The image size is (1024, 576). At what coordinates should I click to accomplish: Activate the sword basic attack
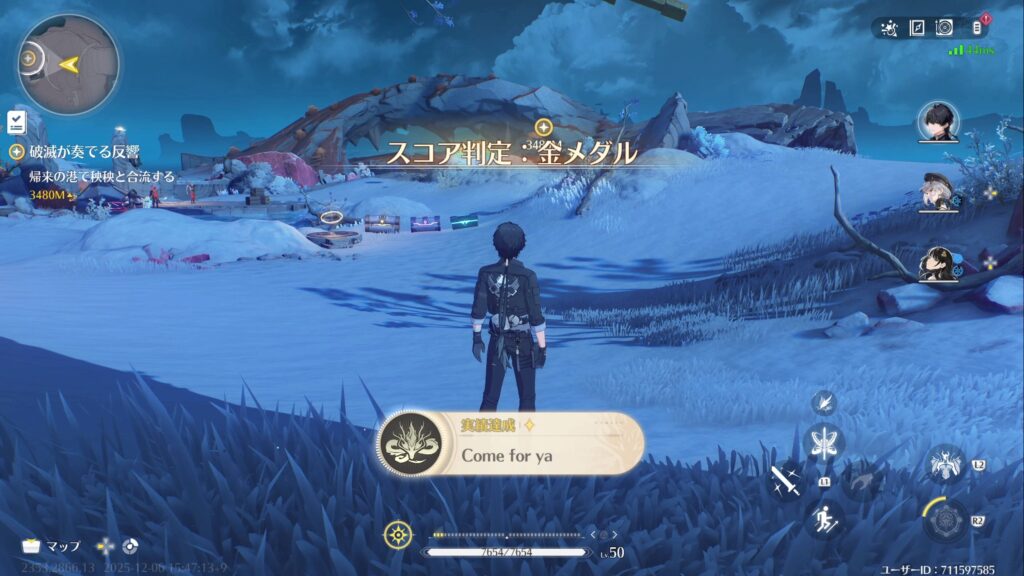pyautogui.click(x=785, y=482)
